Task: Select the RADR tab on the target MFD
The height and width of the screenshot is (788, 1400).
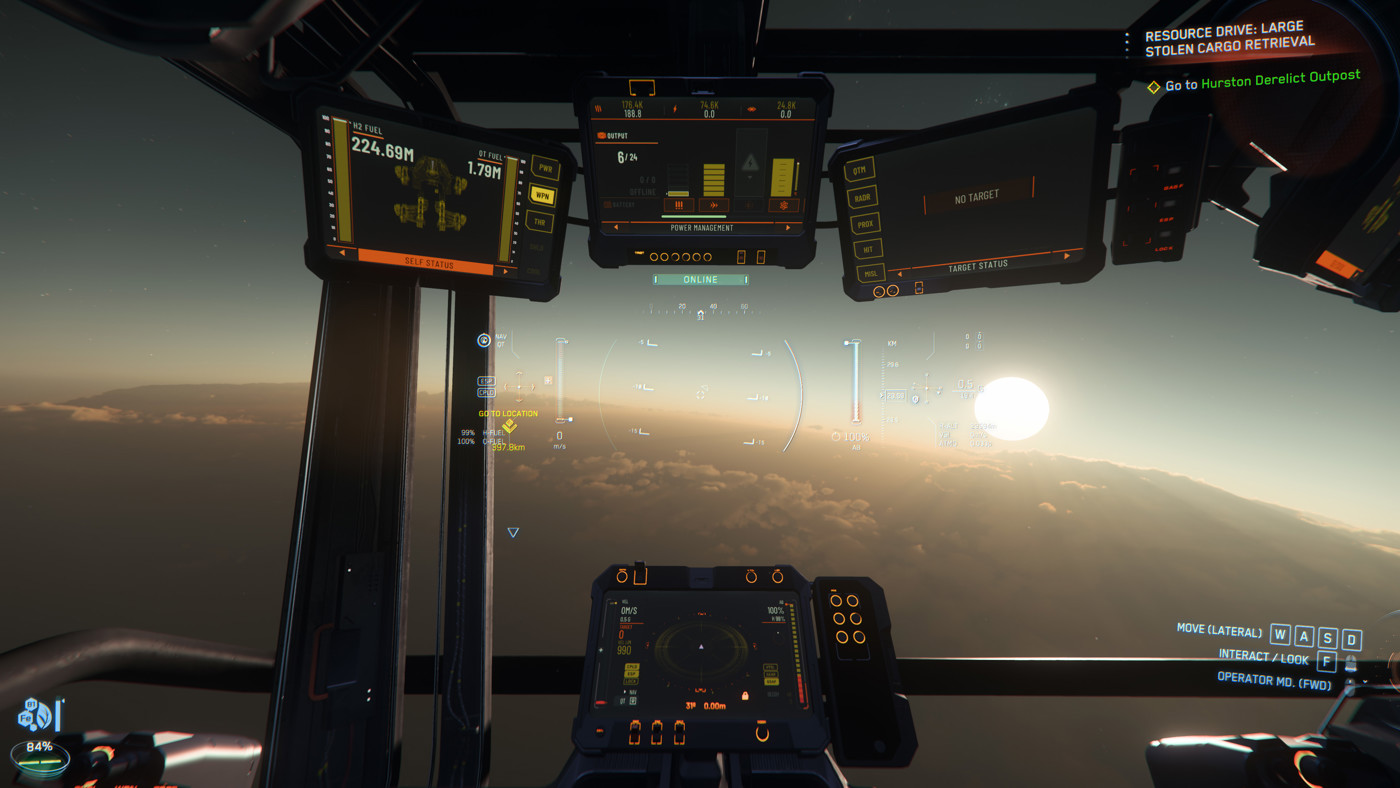Action: (x=862, y=197)
